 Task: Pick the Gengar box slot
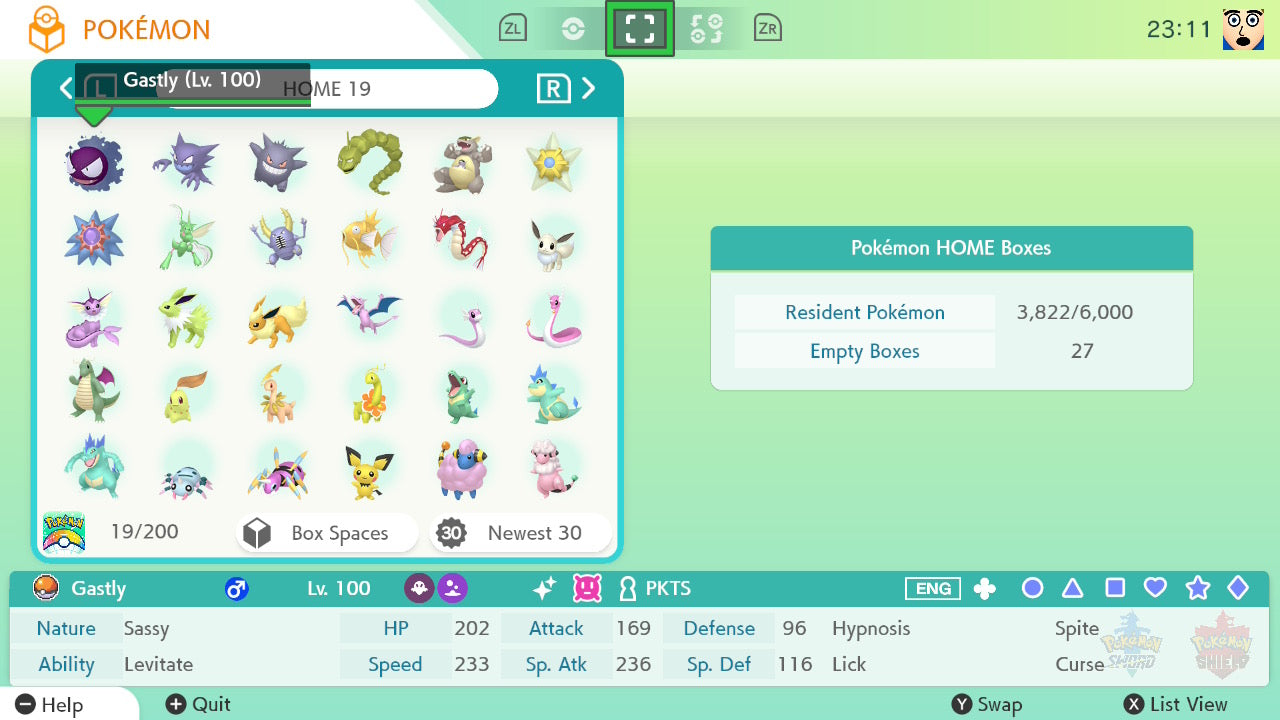[x=277, y=163]
